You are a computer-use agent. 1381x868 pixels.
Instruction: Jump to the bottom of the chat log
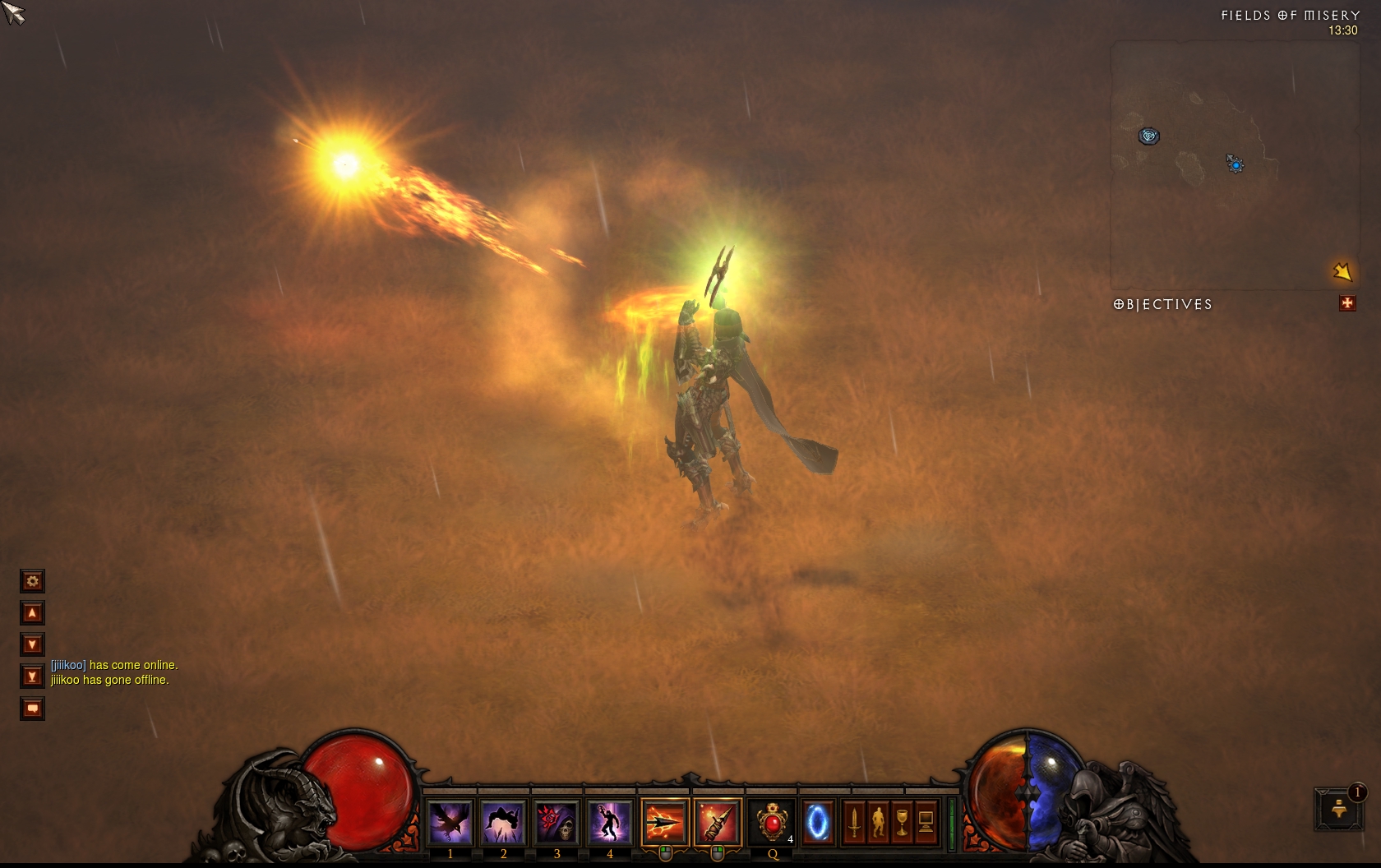coord(32,676)
